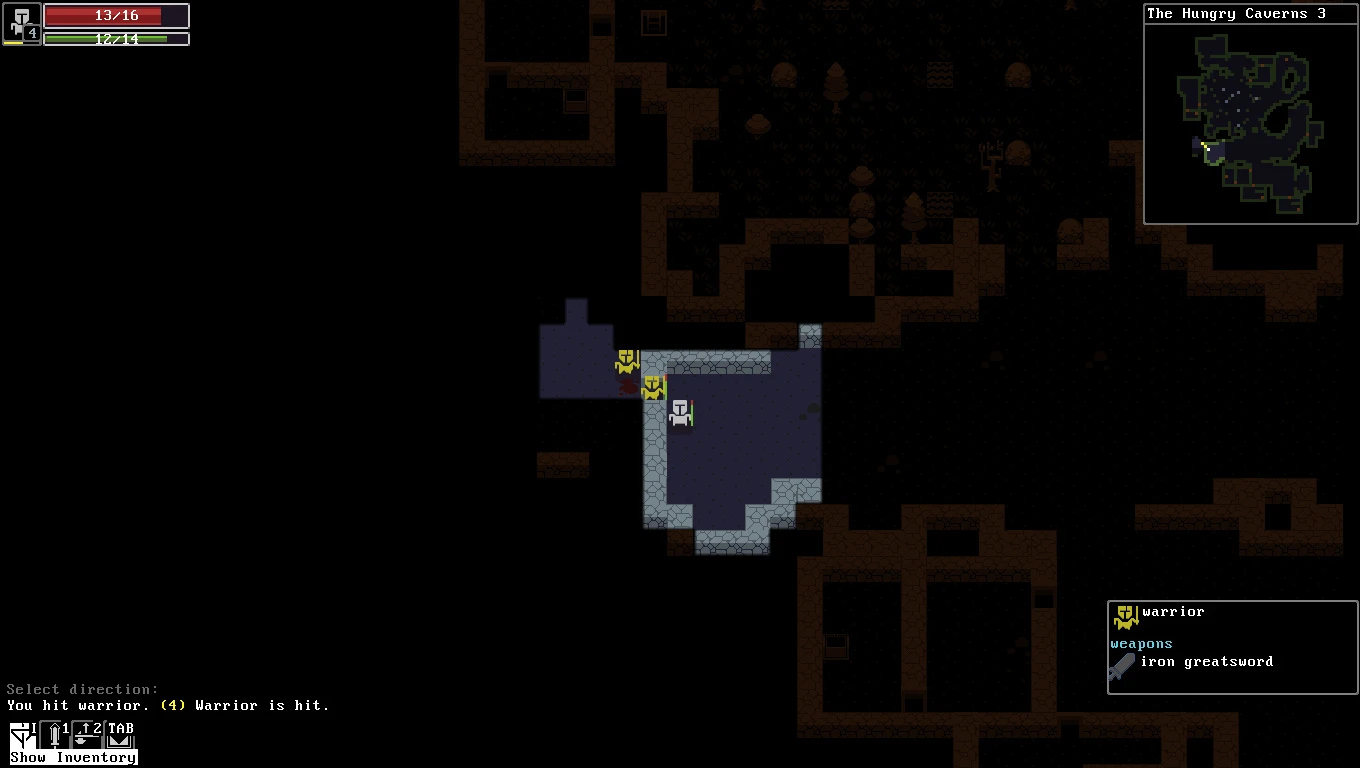Open the inventory with the helmet icon

tap(22, 736)
